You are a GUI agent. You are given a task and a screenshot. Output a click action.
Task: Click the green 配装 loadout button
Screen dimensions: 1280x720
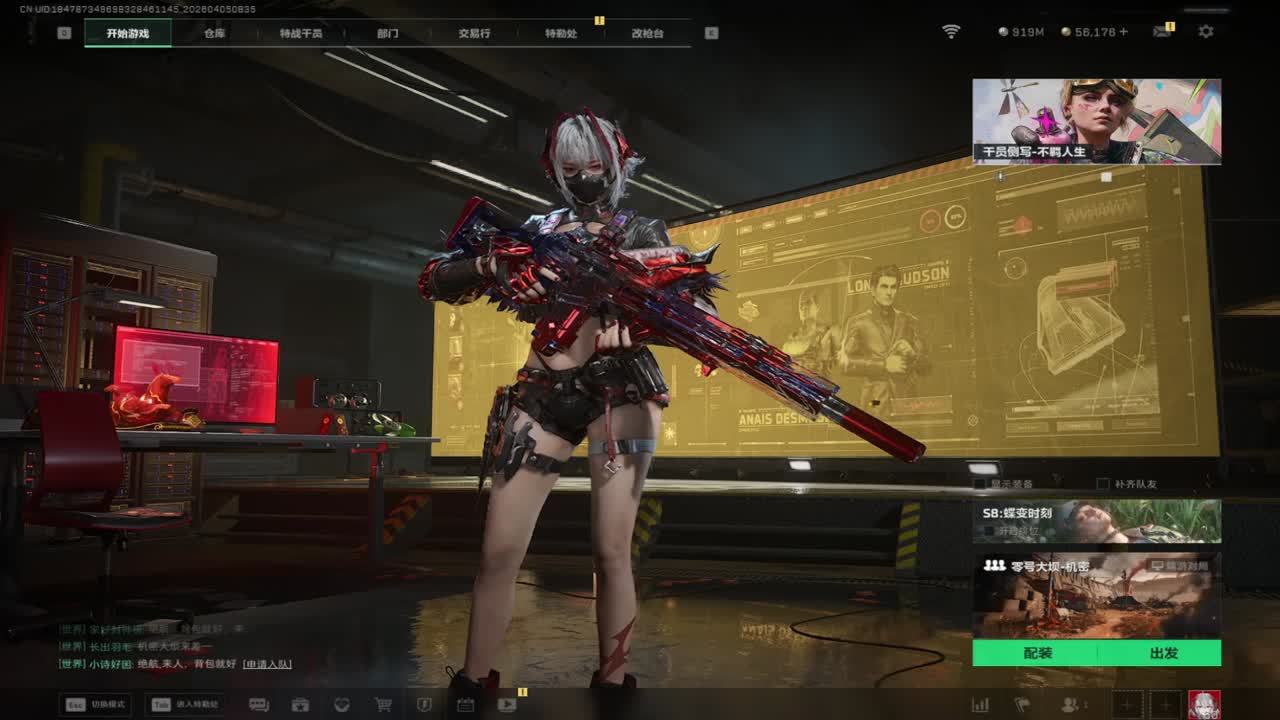click(x=1037, y=653)
